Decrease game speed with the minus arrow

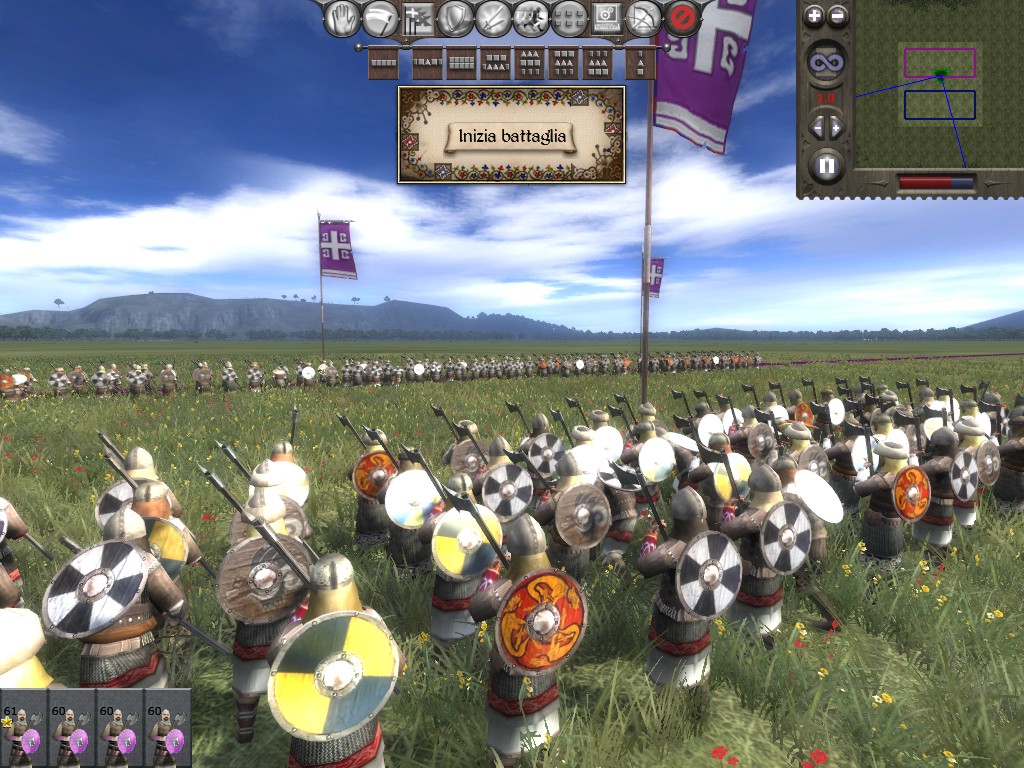pyautogui.click(x=816, y=127)
